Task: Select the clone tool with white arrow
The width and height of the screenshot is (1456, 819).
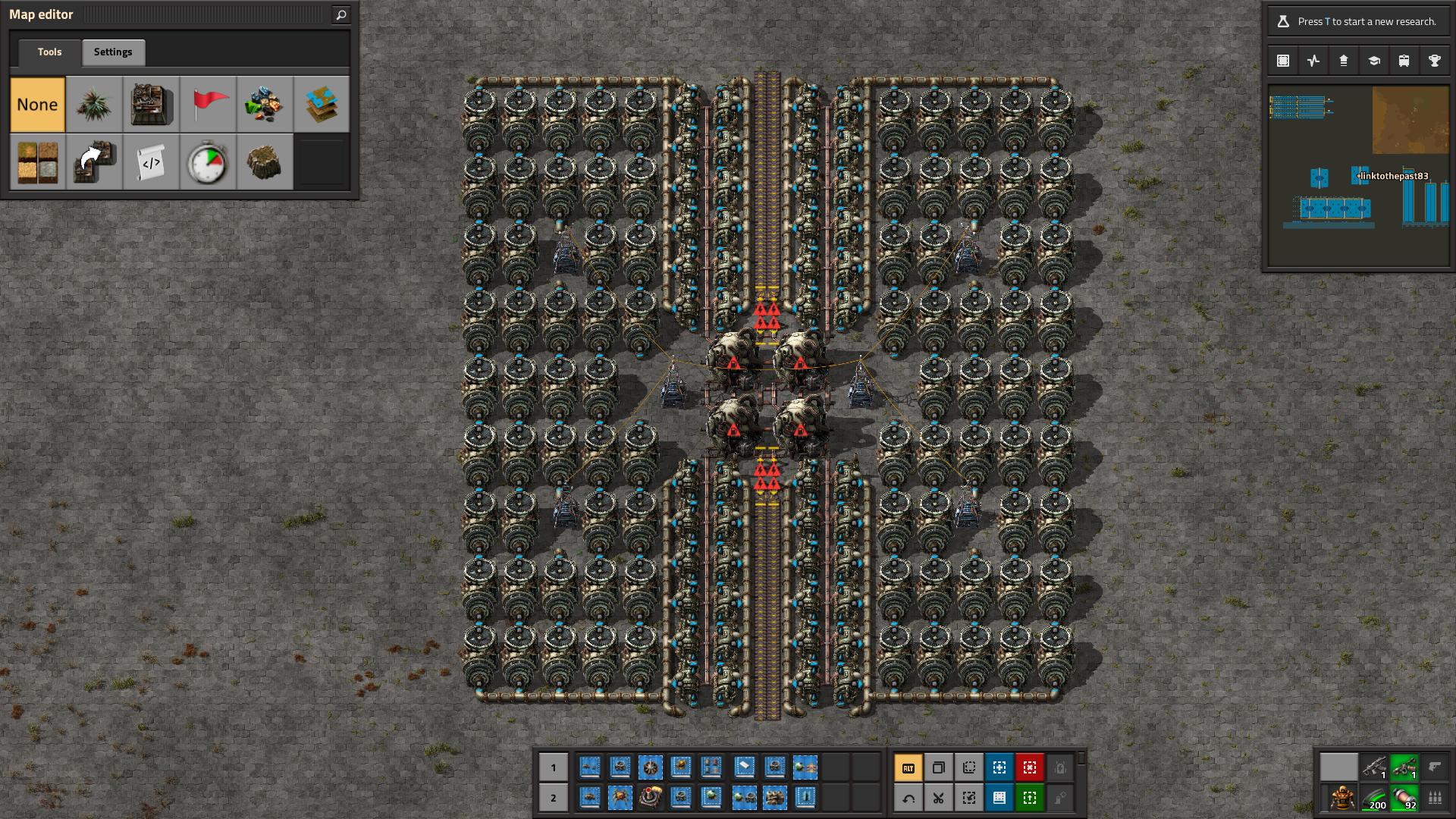Action: point(94,162)
